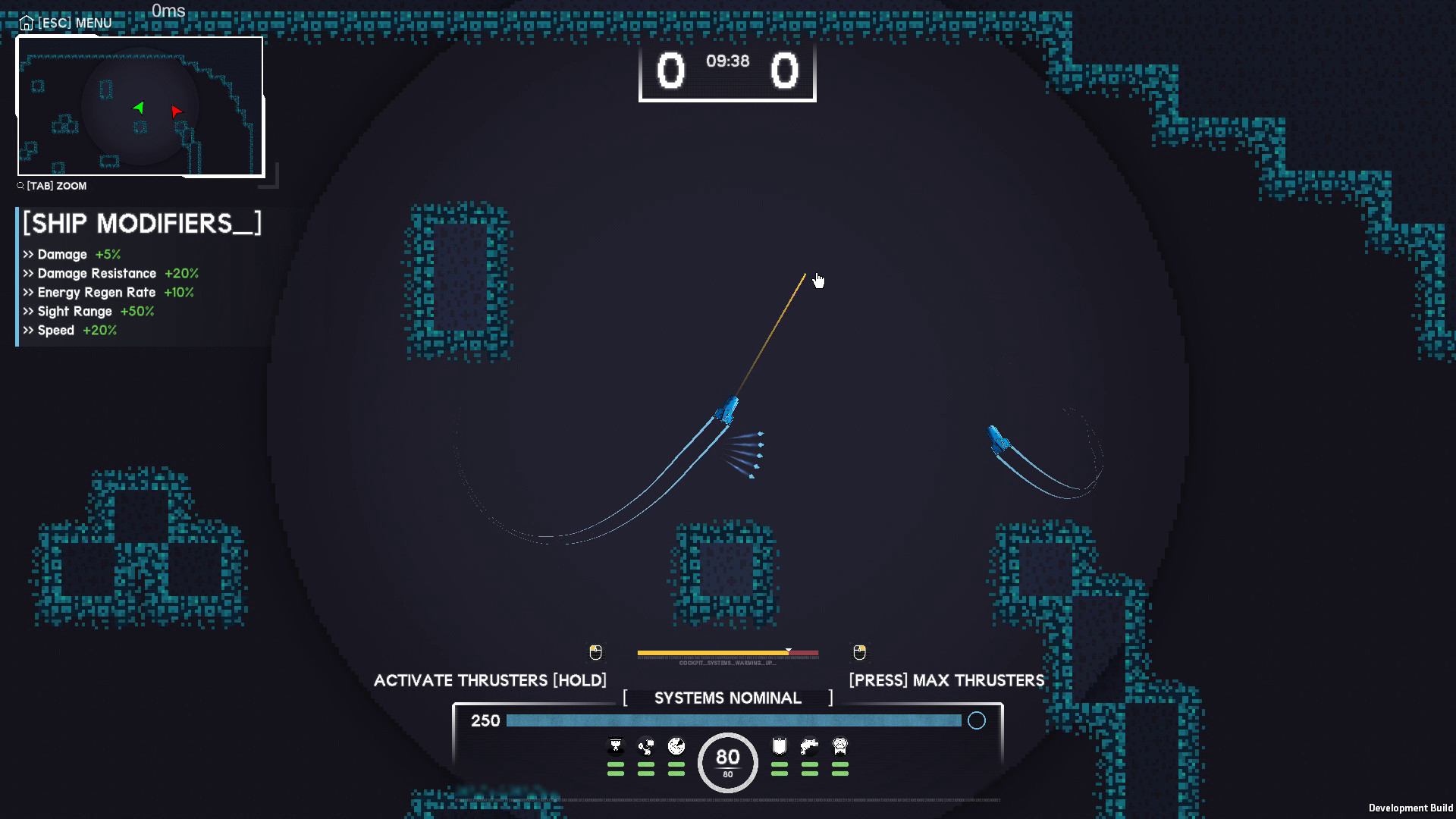Click the home icon beside ESC MENU

pos(27,23)
